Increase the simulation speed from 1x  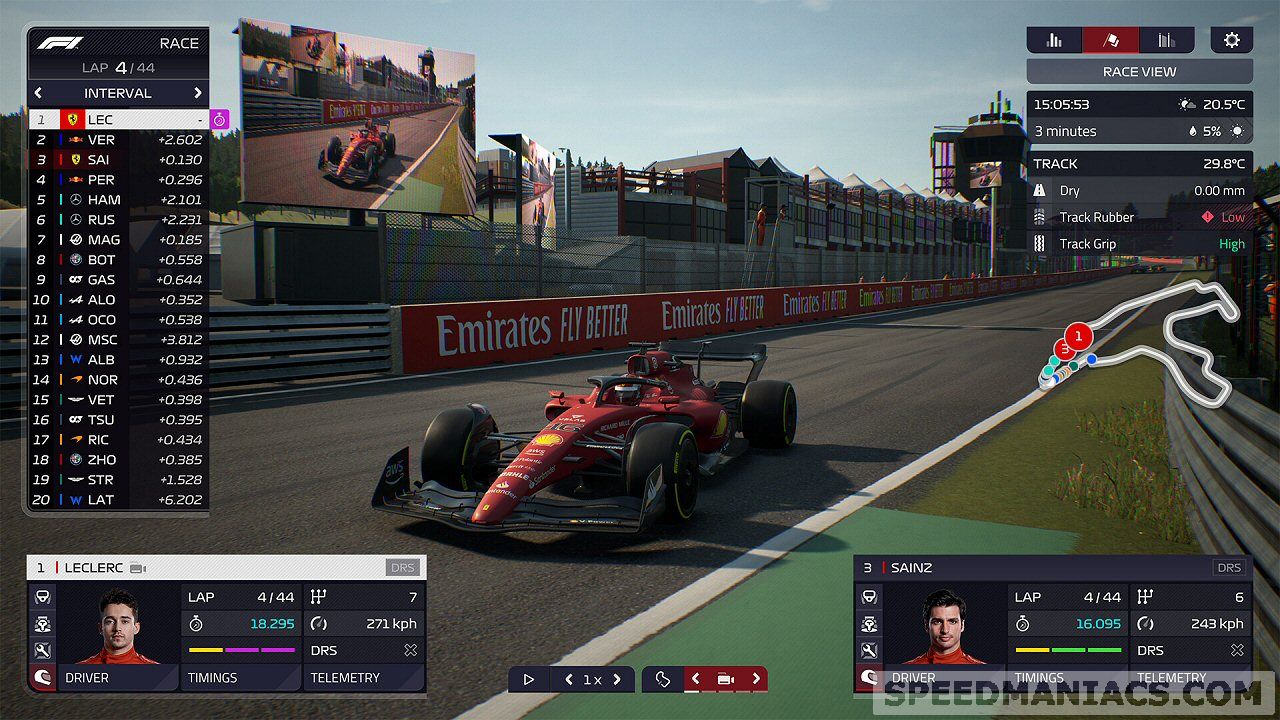pos(617,679)
